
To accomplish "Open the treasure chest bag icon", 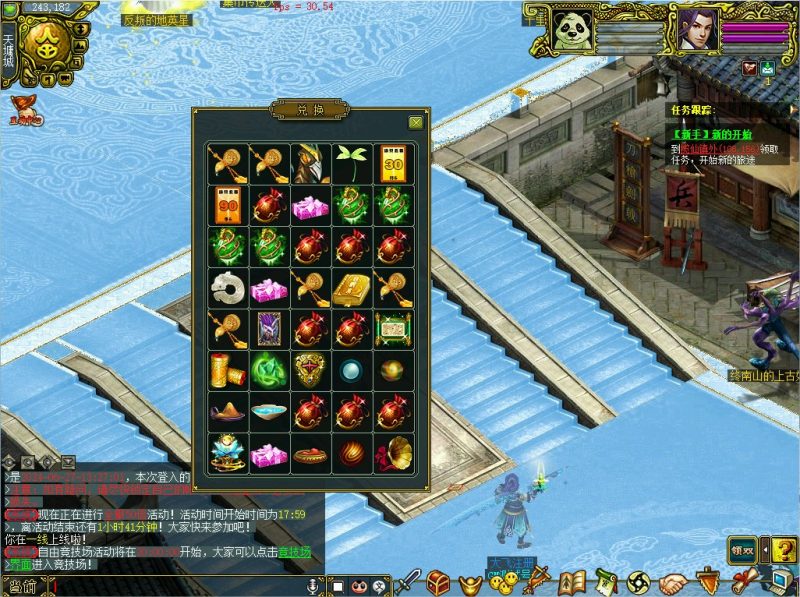I will [x=438, y=582].
